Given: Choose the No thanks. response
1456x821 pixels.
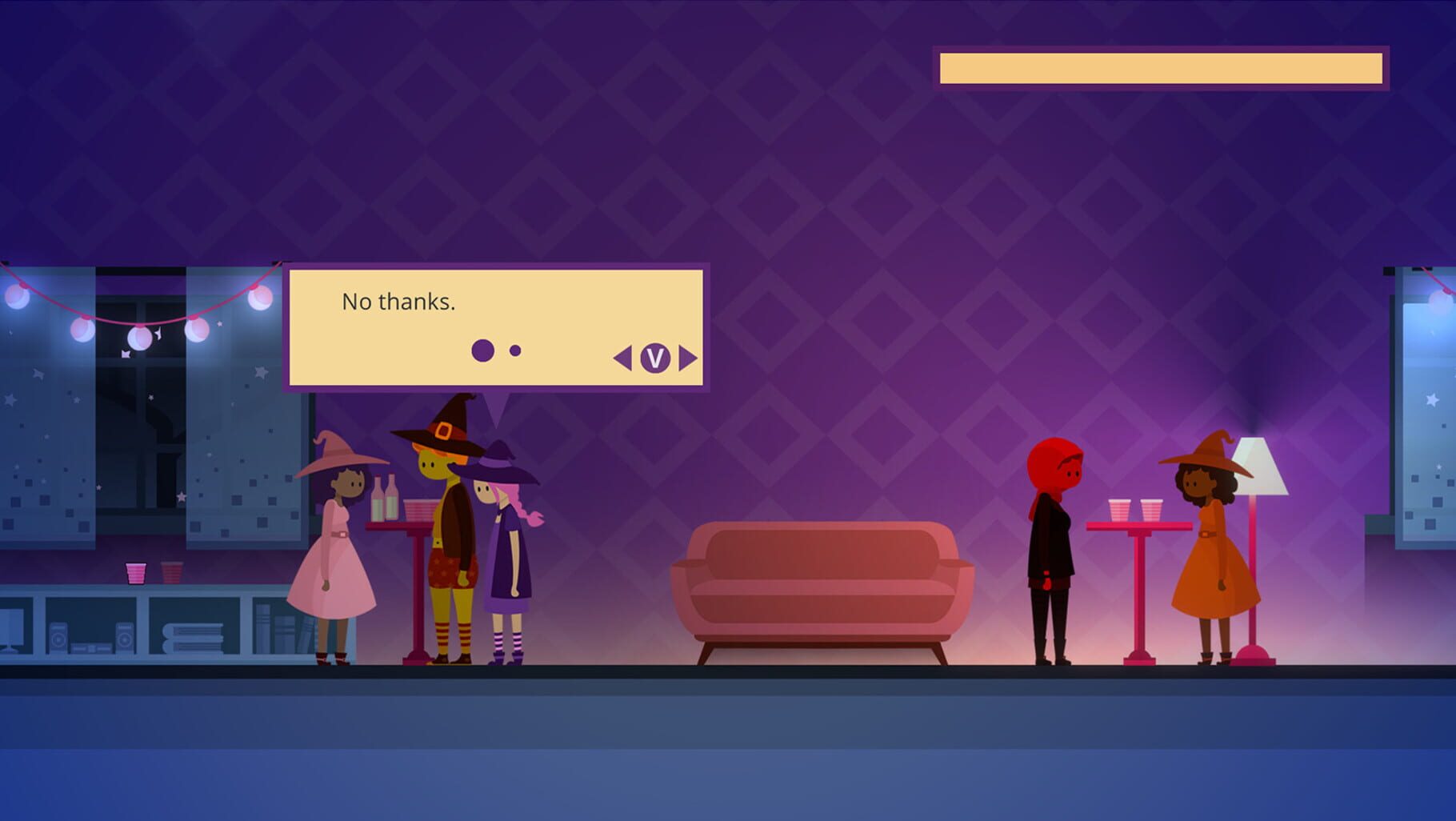Looking at the screenshot, I should (x=398, y=302).
